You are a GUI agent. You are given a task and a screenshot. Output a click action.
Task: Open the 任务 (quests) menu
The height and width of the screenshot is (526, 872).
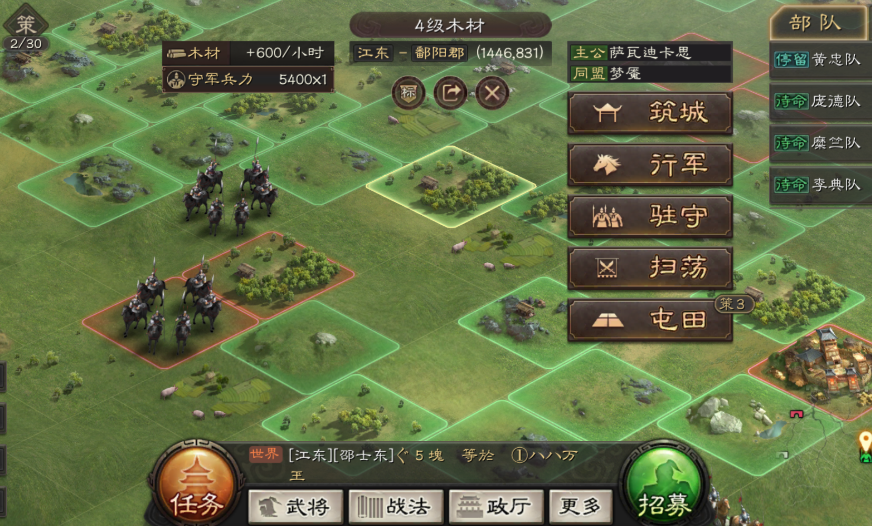(x=197, y=490)
